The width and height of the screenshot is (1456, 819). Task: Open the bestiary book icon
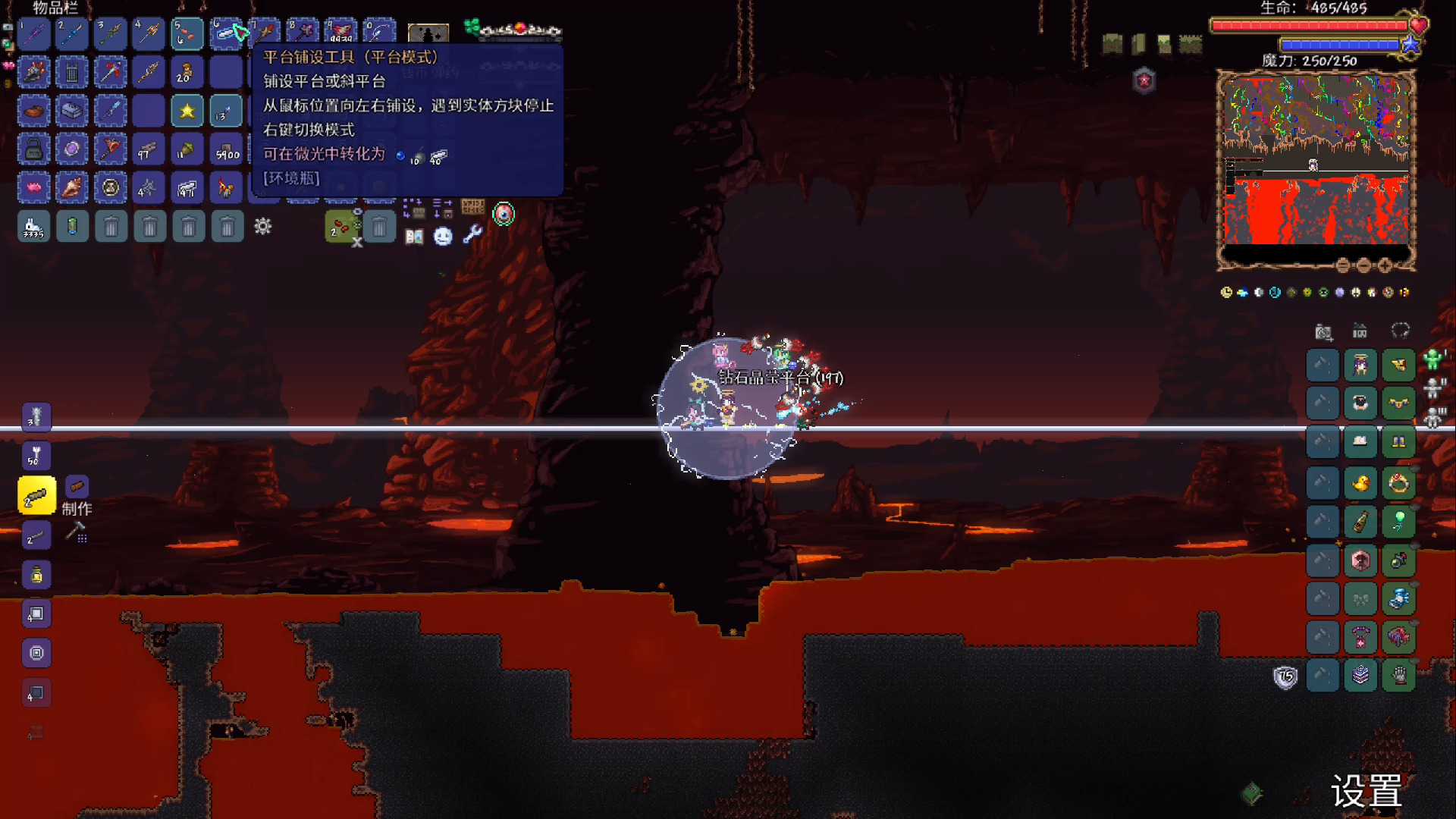click(x=414, y=237)
